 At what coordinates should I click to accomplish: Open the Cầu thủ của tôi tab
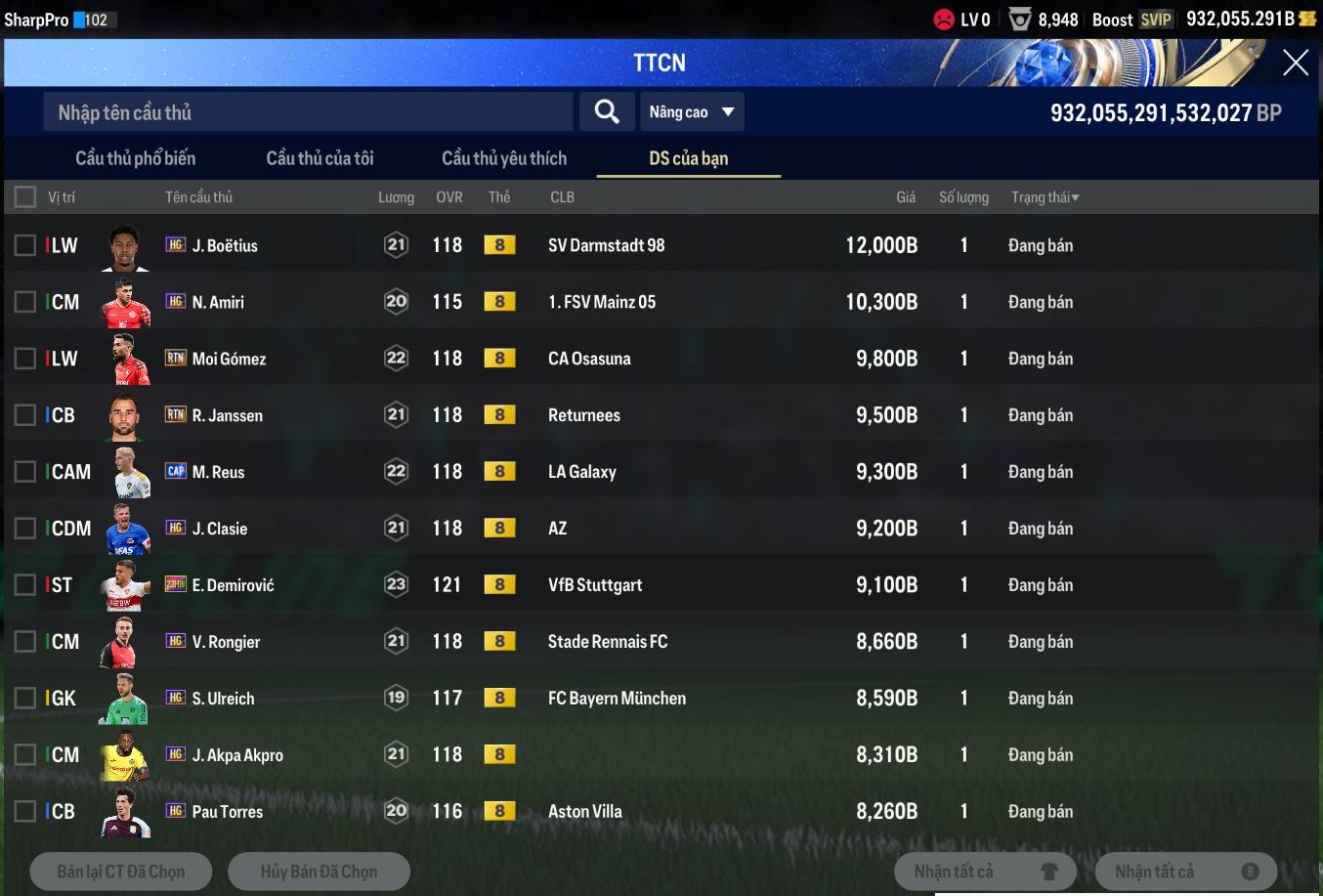tap(320, 158)
